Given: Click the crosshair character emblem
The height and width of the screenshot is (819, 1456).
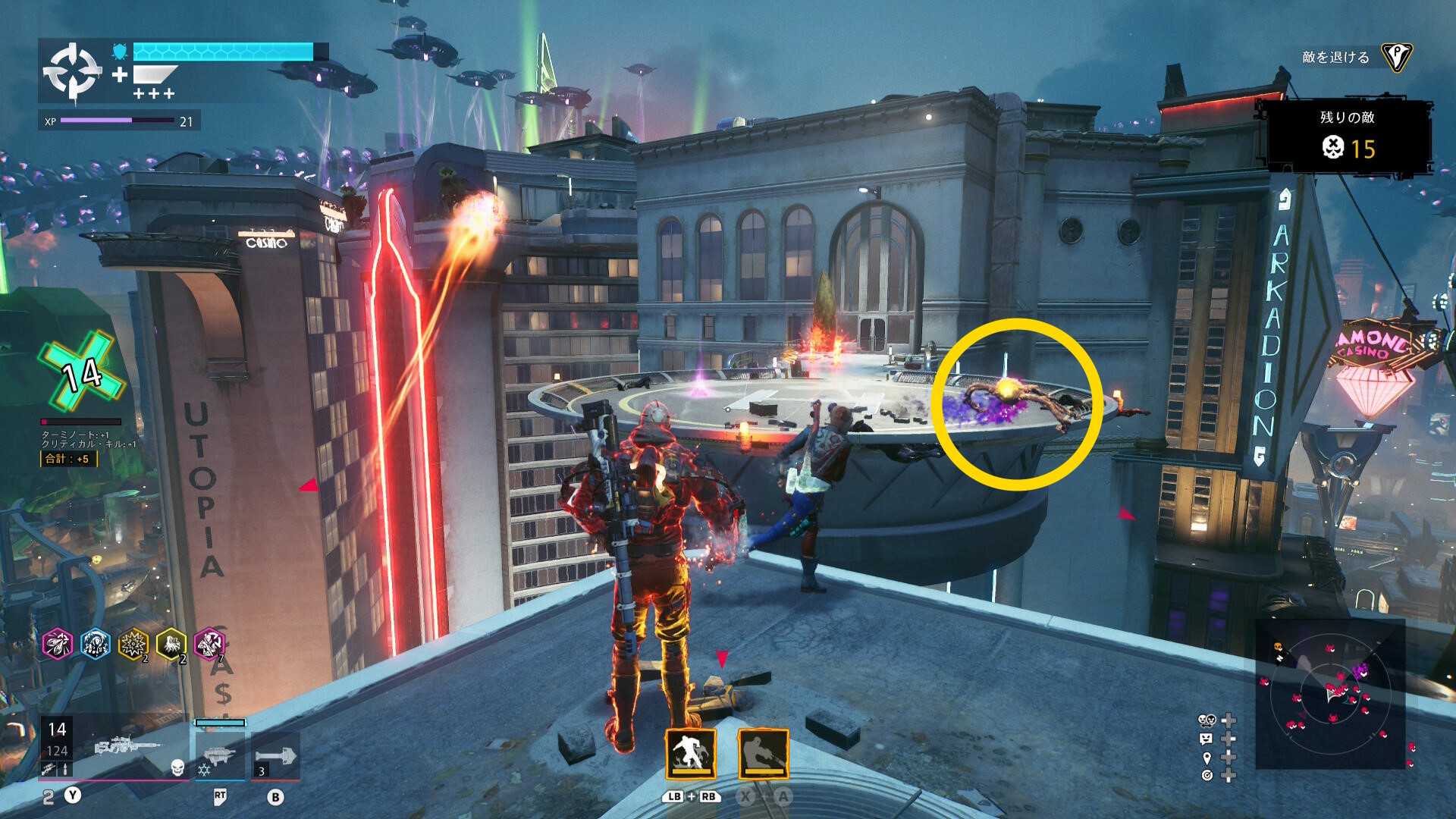Looking at the screenshot, I should [x=72, y=71].
